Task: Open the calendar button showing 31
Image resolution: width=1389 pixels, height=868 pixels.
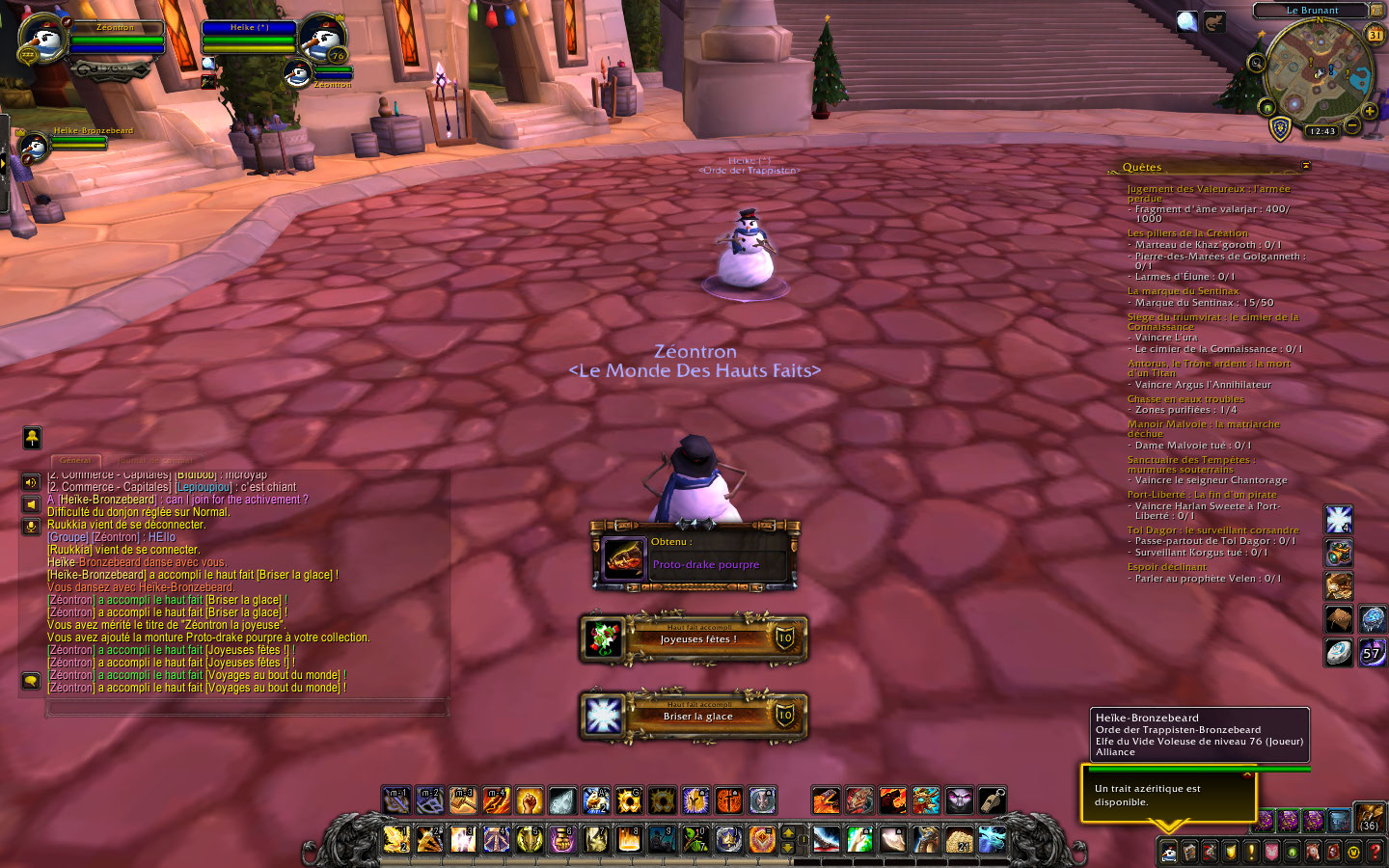Action: pos(1375,34)
